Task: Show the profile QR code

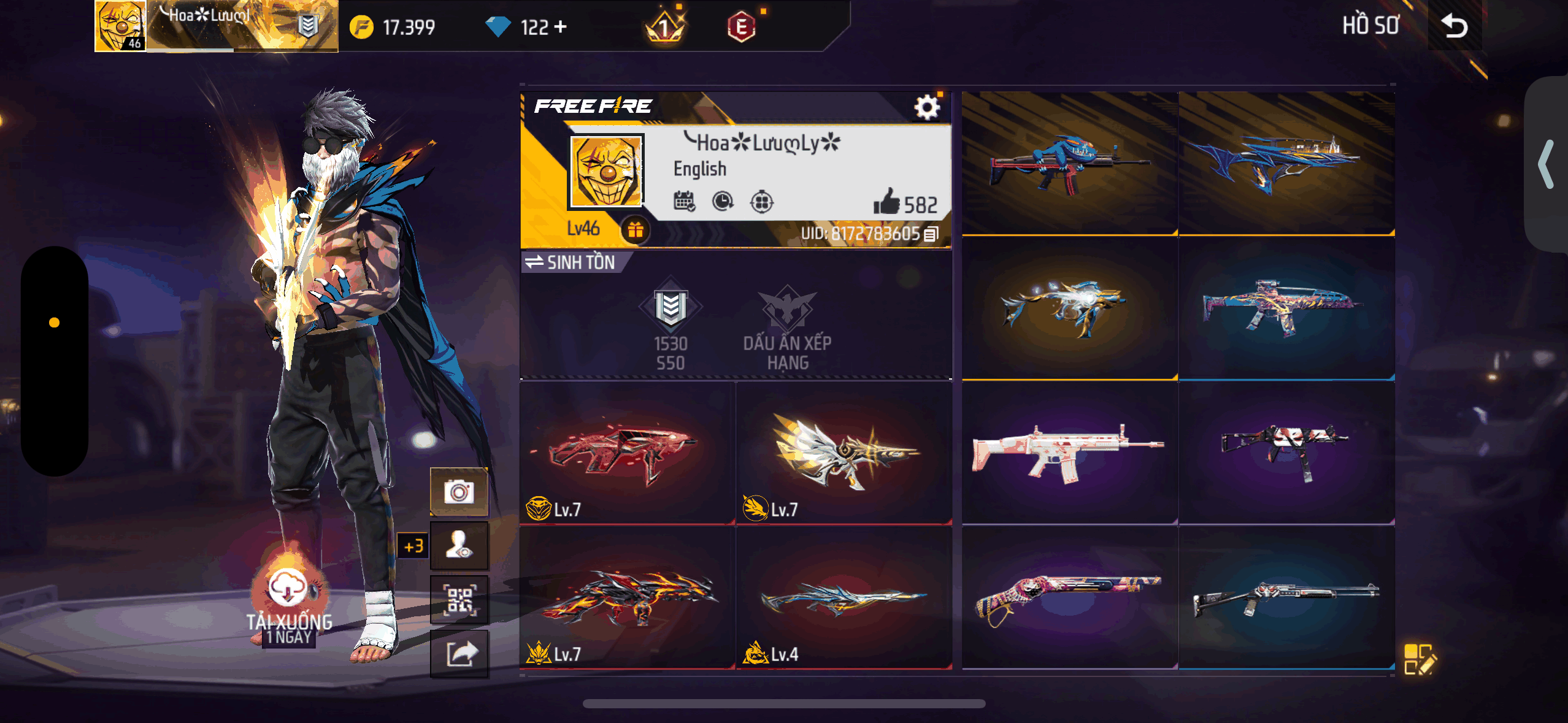Action: [x=459, y=599]
